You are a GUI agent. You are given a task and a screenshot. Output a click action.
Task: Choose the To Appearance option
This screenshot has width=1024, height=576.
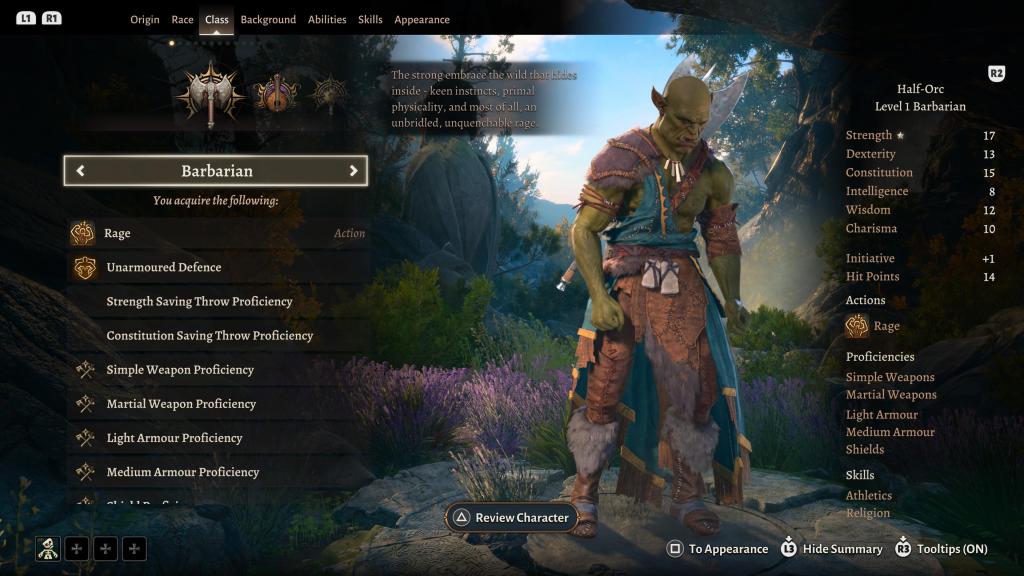point(718,549)
